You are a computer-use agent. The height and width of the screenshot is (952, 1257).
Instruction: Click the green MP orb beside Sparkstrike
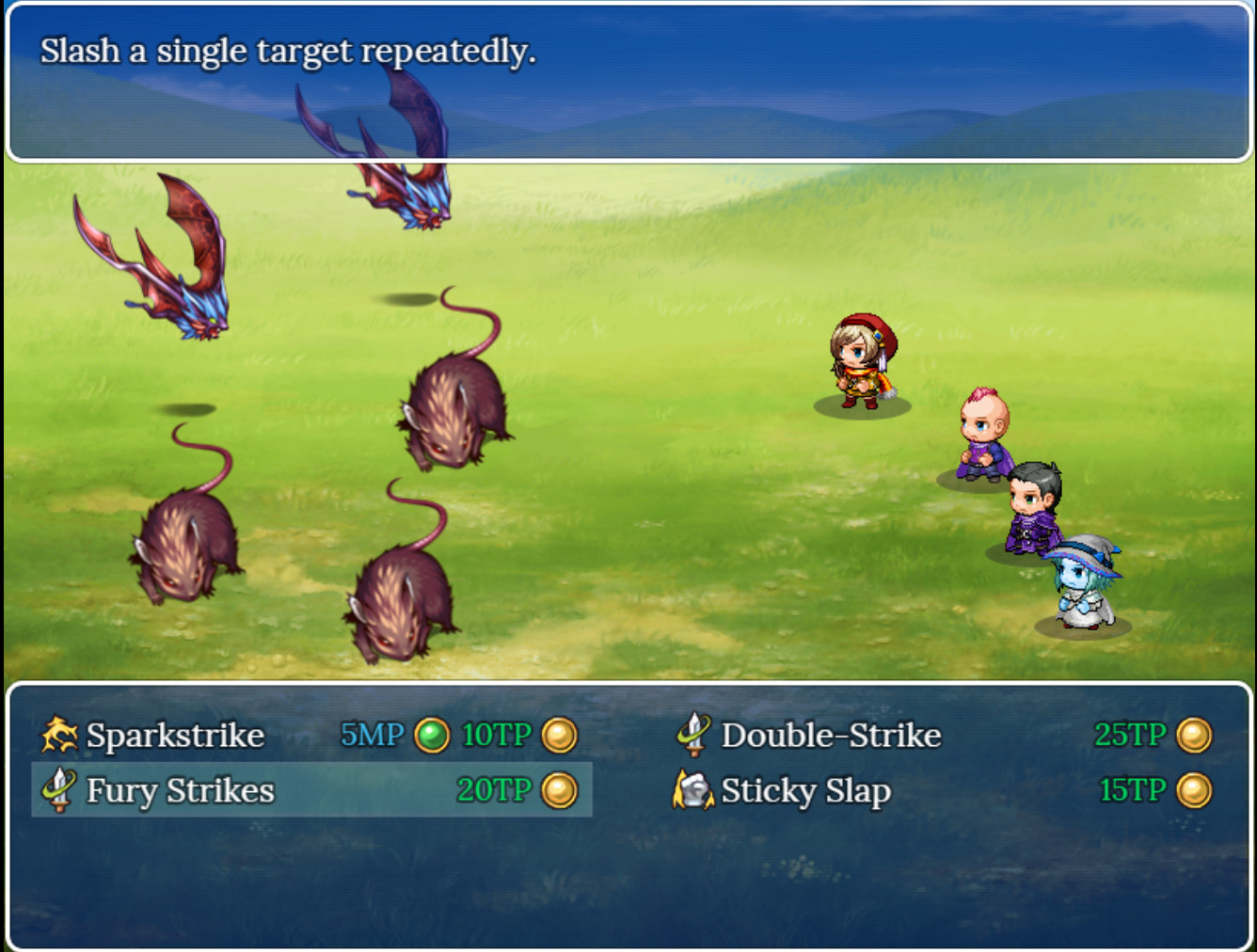point(431,735)
